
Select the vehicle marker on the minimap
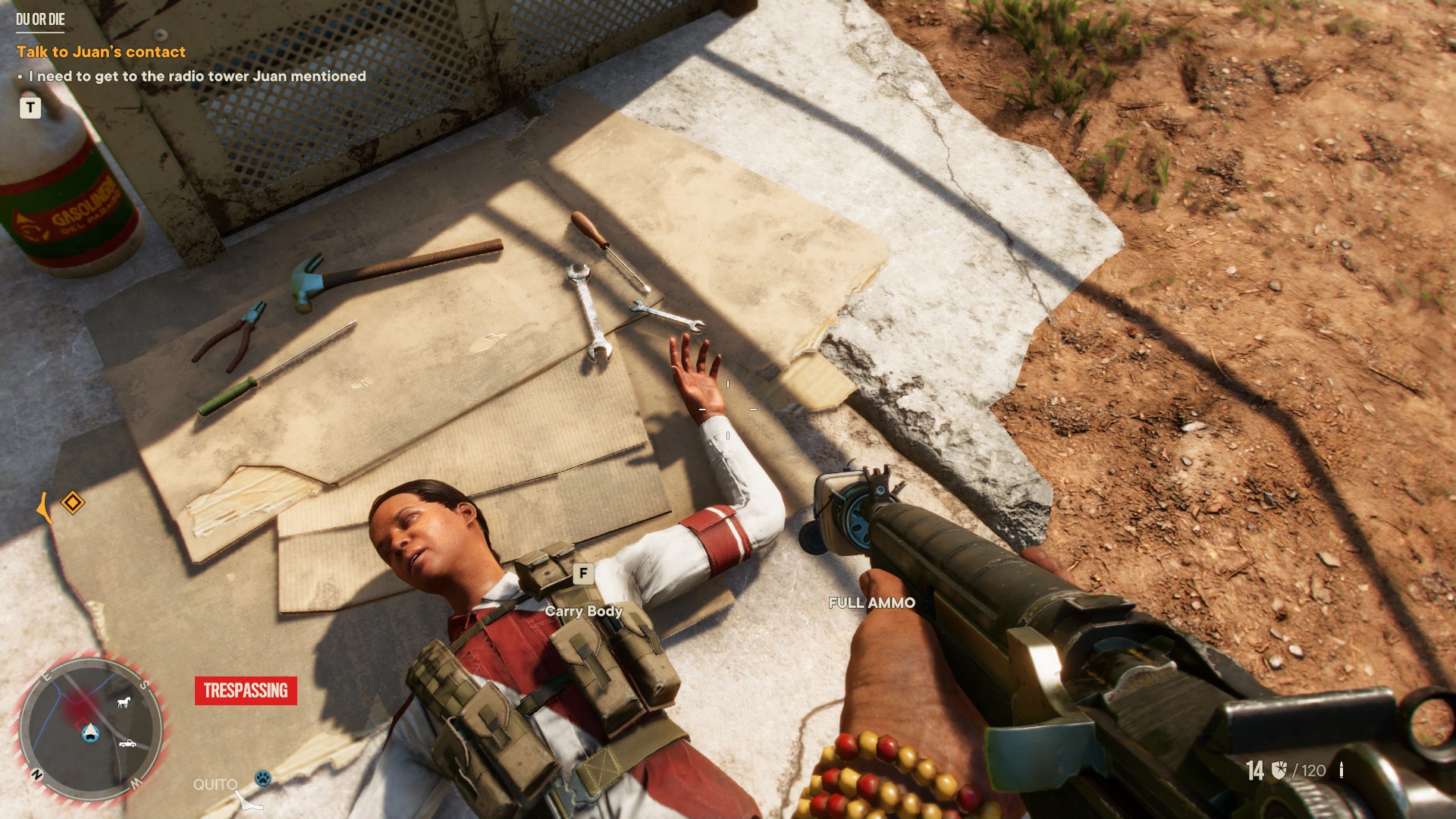coord(127,743)
